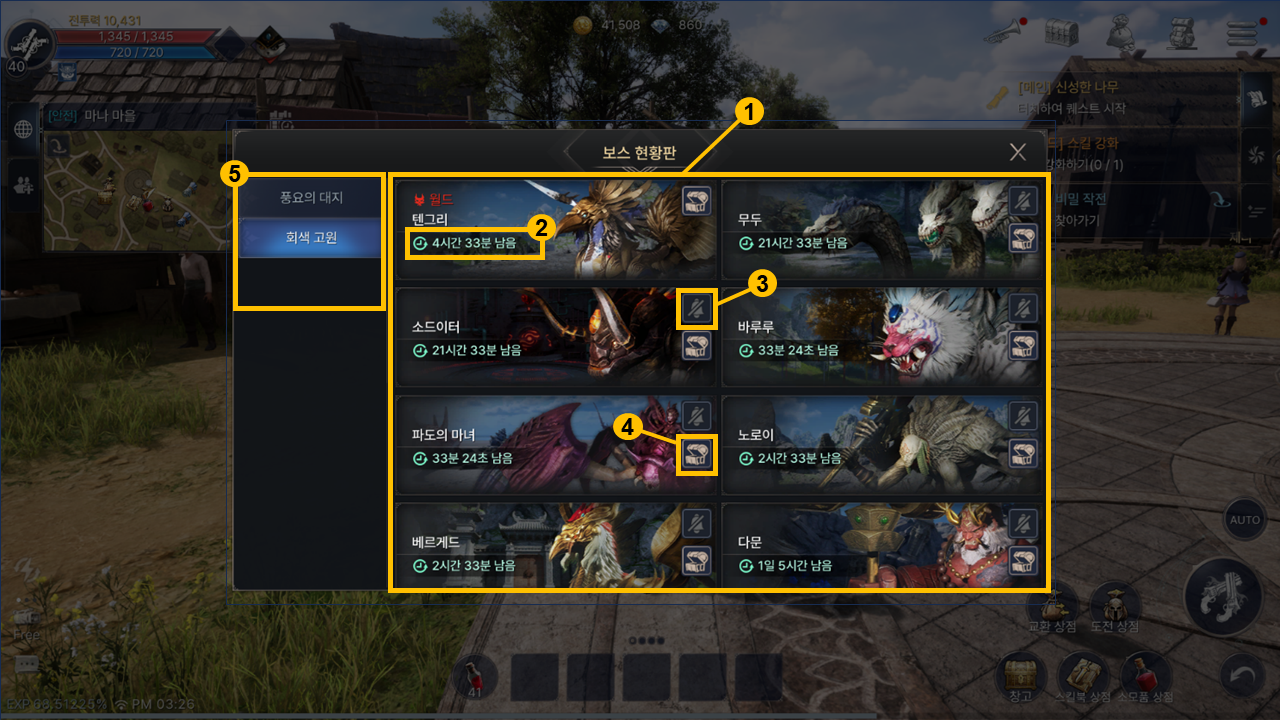
Task: Toggle the AUTO battle button
Action: pyautogui.click(x=1244, y=520)
